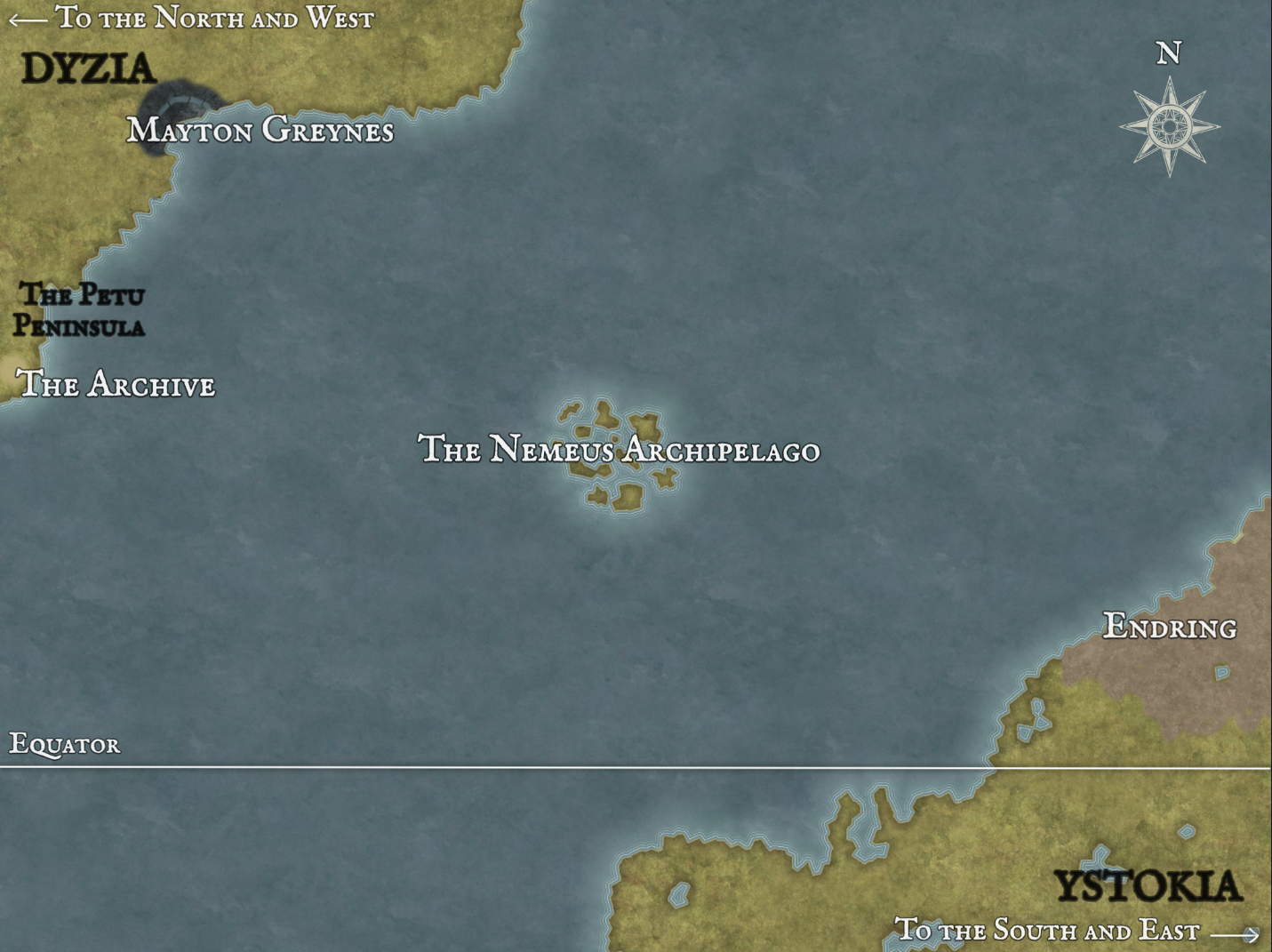Select the Endring location label

coord(1169,627)
